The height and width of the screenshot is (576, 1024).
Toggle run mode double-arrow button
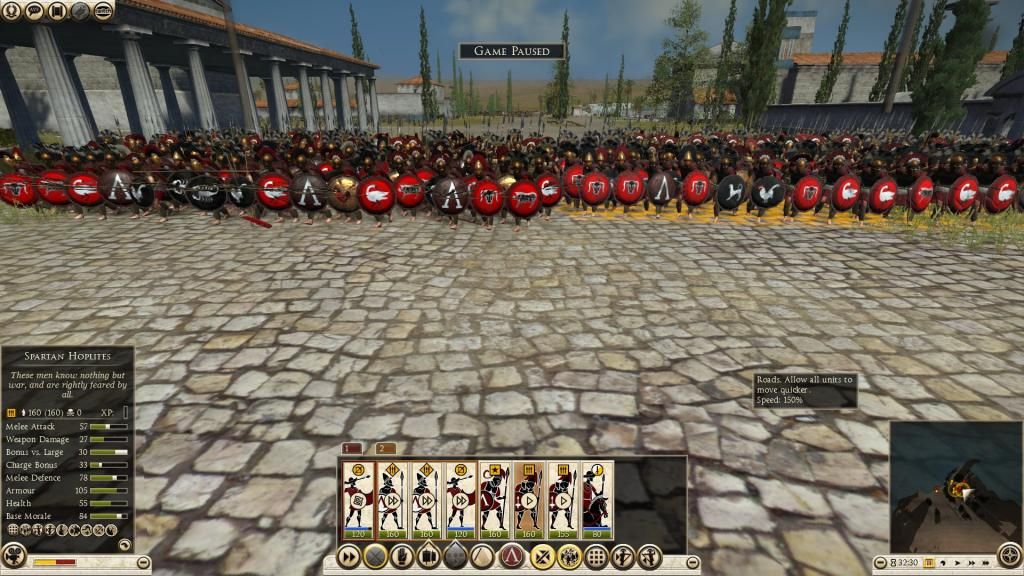click(348, 557)
